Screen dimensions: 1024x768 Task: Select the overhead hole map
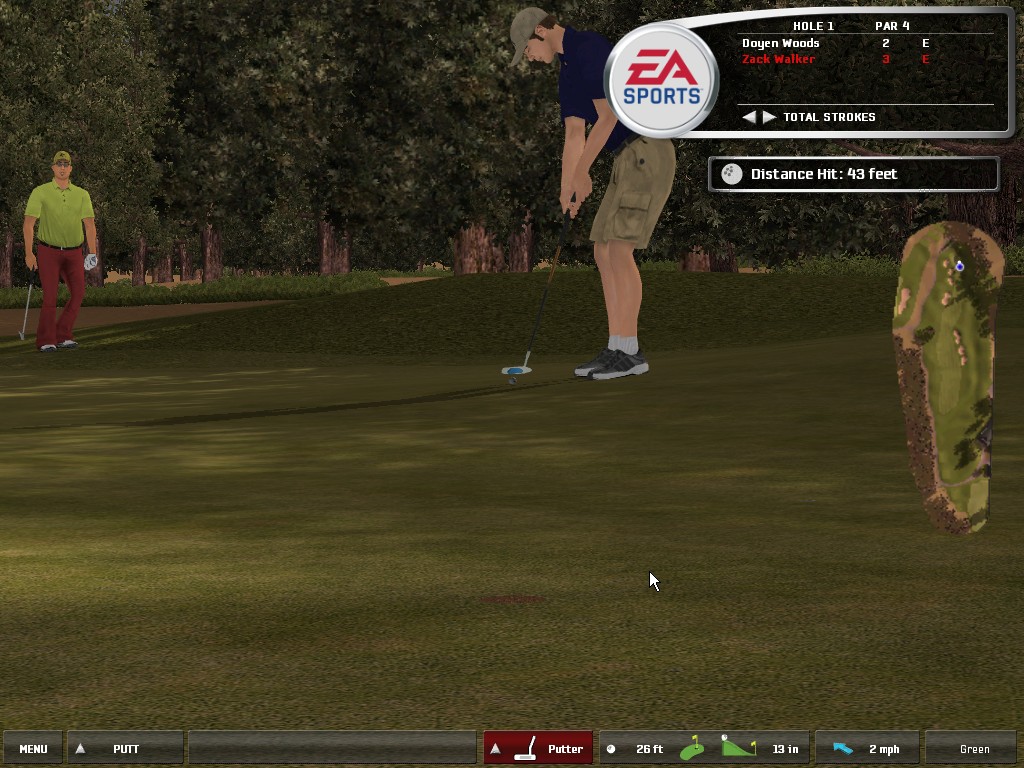(948, 375)
